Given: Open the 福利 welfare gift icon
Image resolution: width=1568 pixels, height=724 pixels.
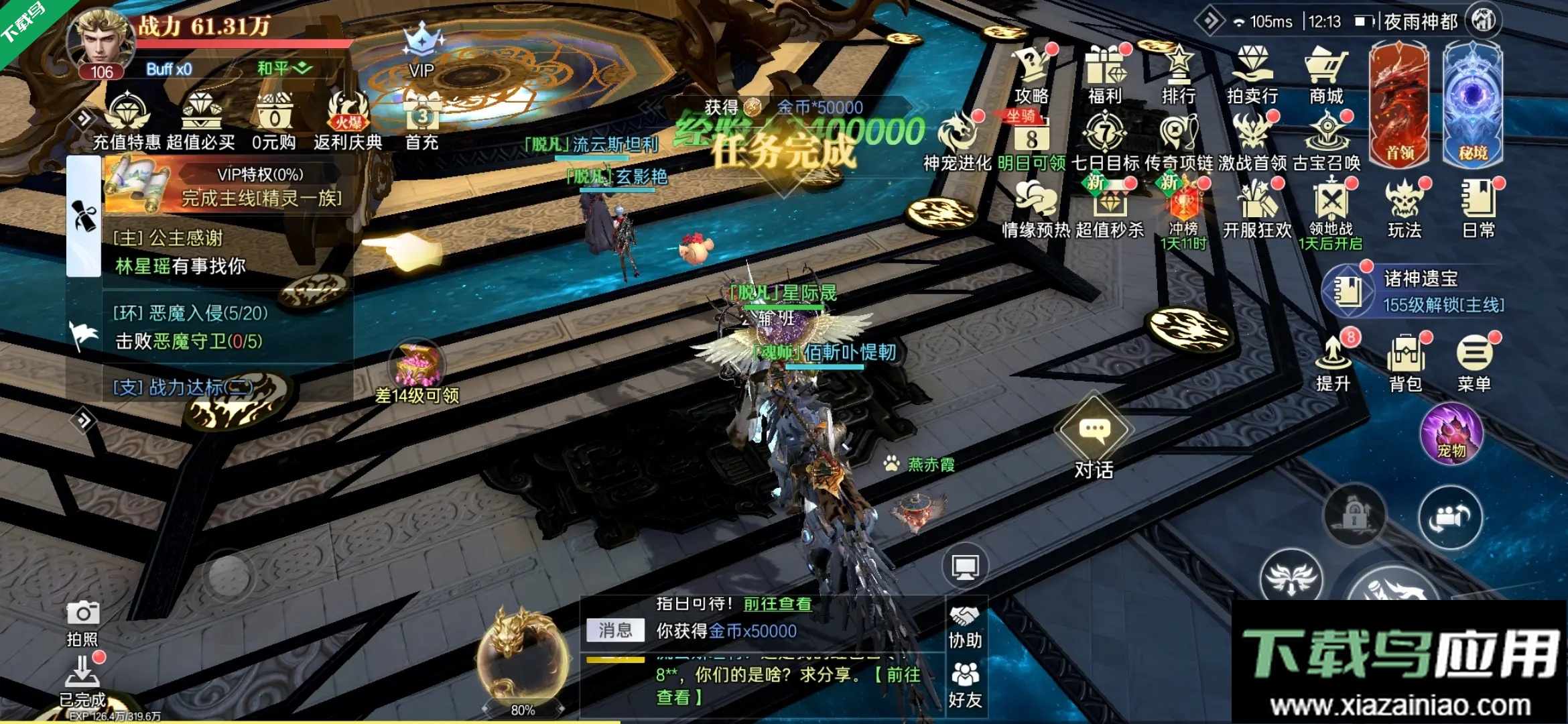Looking at the screenshot, I should [1105, 72].
